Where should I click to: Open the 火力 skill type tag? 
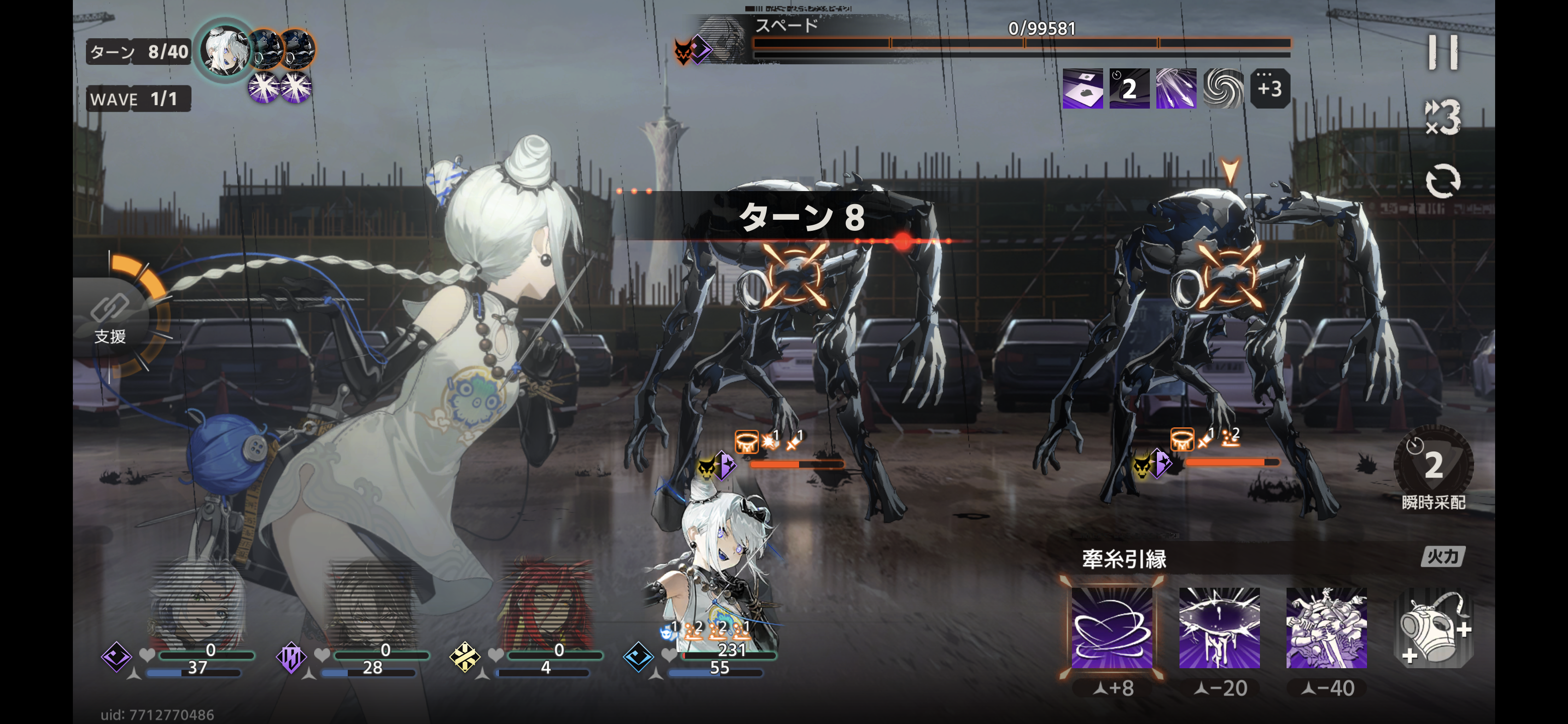(x=1442, y=556)
